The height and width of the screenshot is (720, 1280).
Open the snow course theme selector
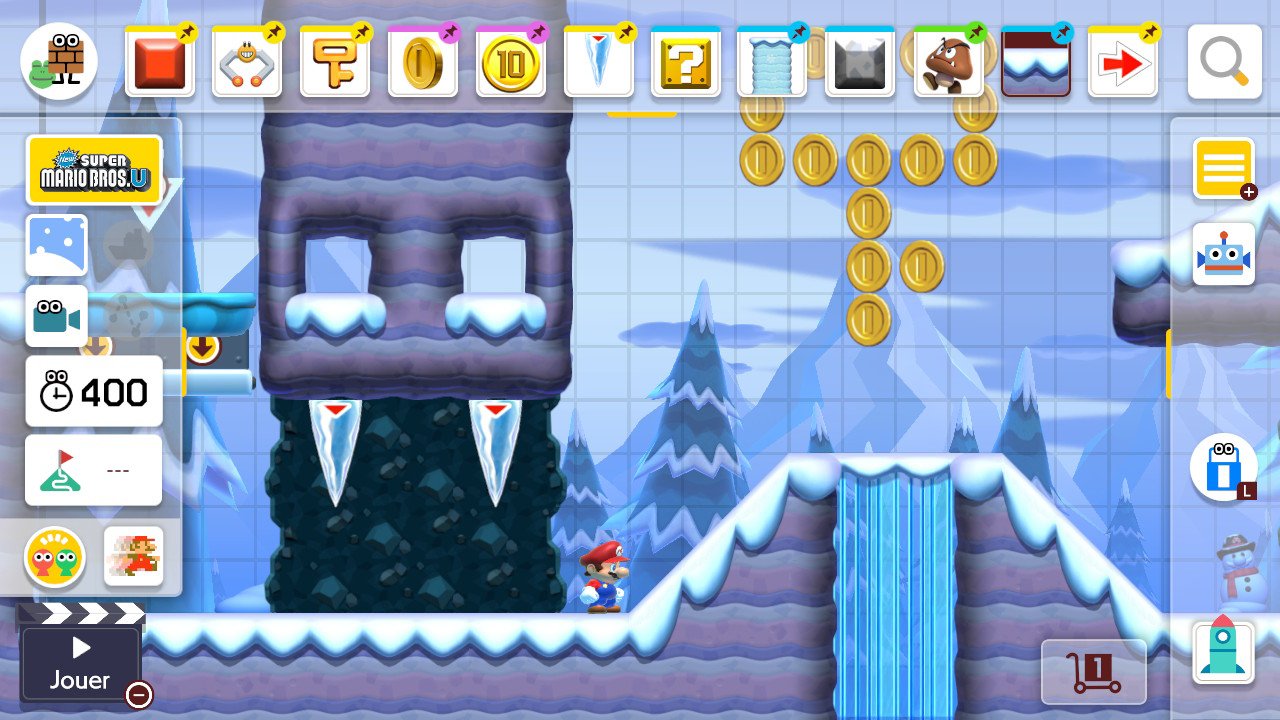coord(56,245)
